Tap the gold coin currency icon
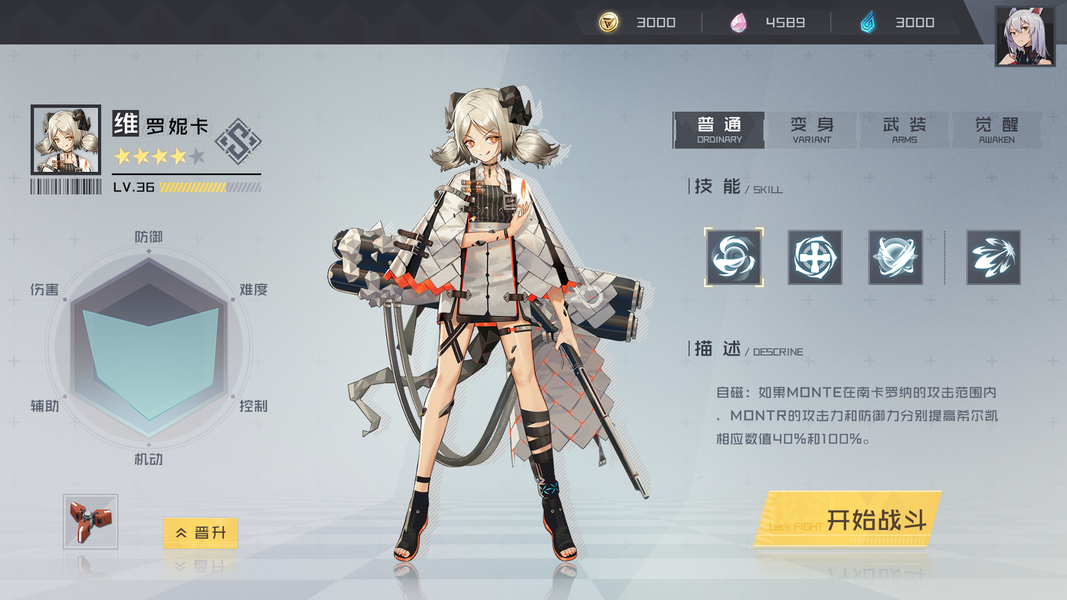The image size is (1067, 600). tap(609, 22)
